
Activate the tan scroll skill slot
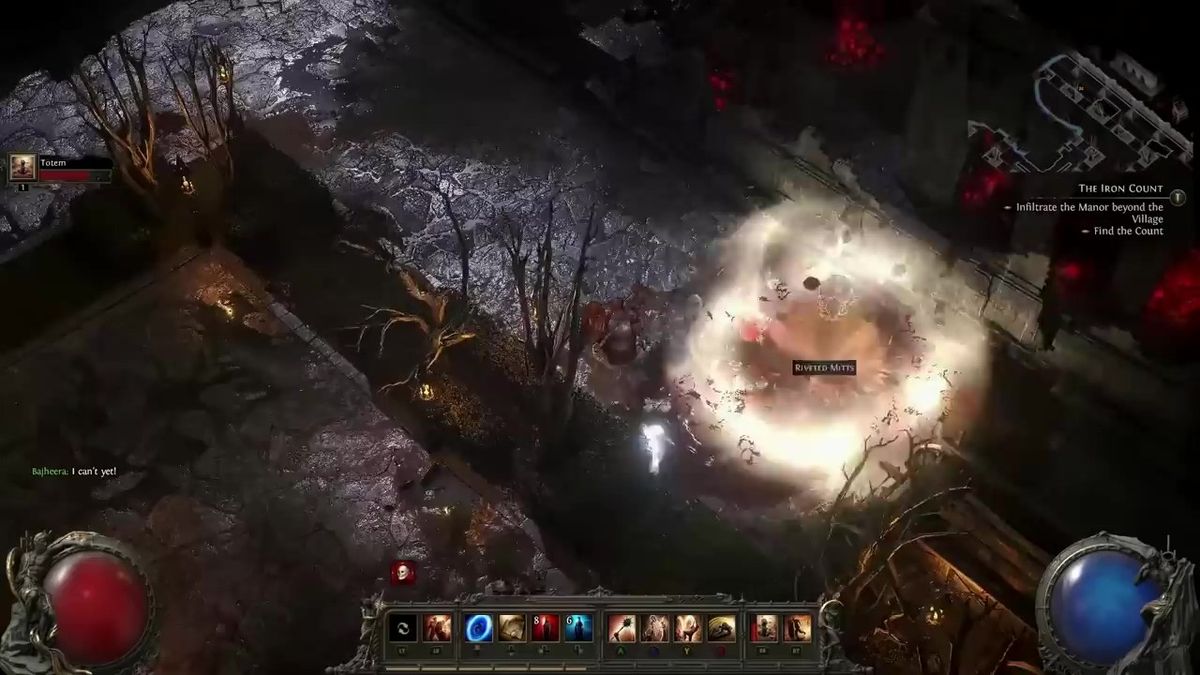click(512, 628)
